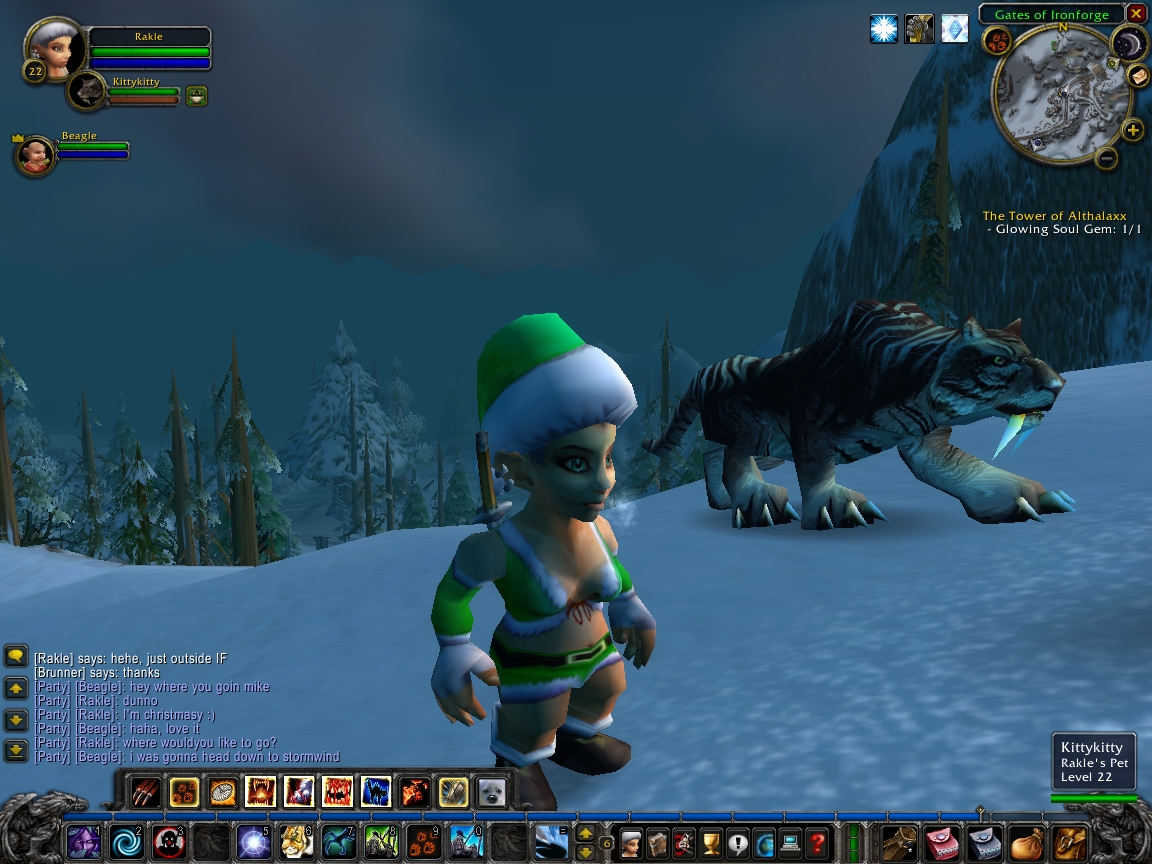The image size is (1152, 864).
Task: Zoom out the minimap with minus button
Action: coord(1106,157)
